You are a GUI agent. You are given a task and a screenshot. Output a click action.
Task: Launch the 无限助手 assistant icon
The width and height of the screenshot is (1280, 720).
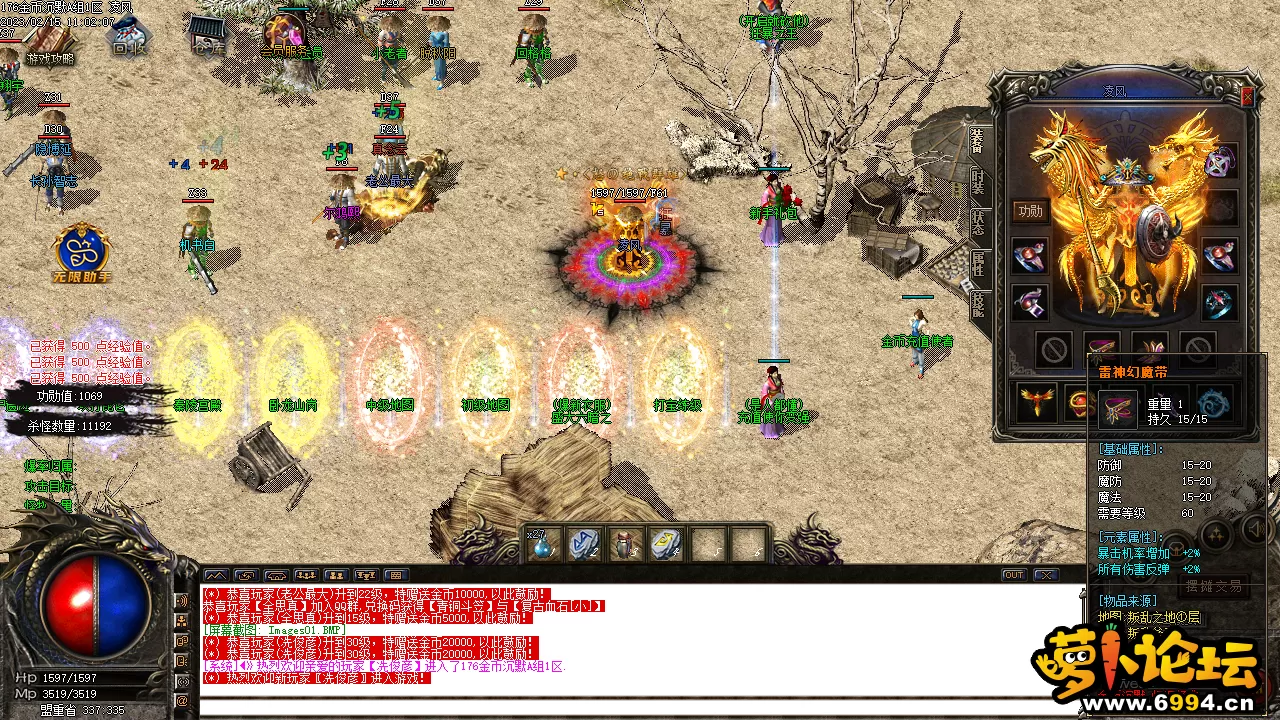click(82, 253)
